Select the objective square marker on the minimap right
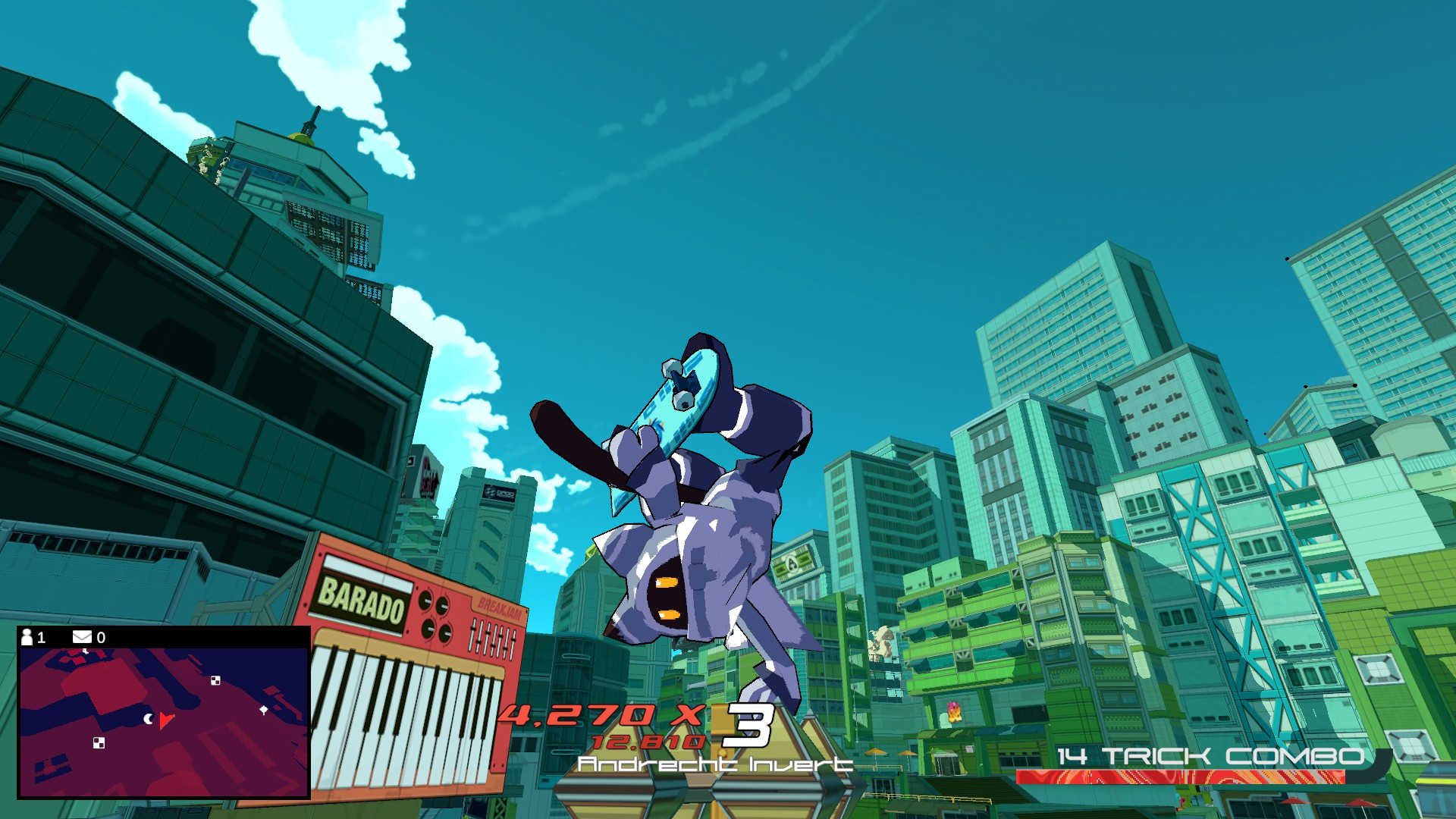This screenshot has height=819, width=1456. (215, 681)
